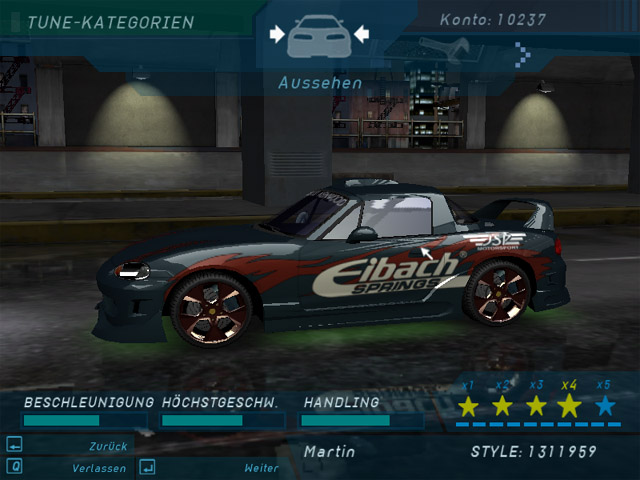Viewport: 640px width, 480px height.
Task: Continue with the Weiter button
Action: tap(260, 467)
